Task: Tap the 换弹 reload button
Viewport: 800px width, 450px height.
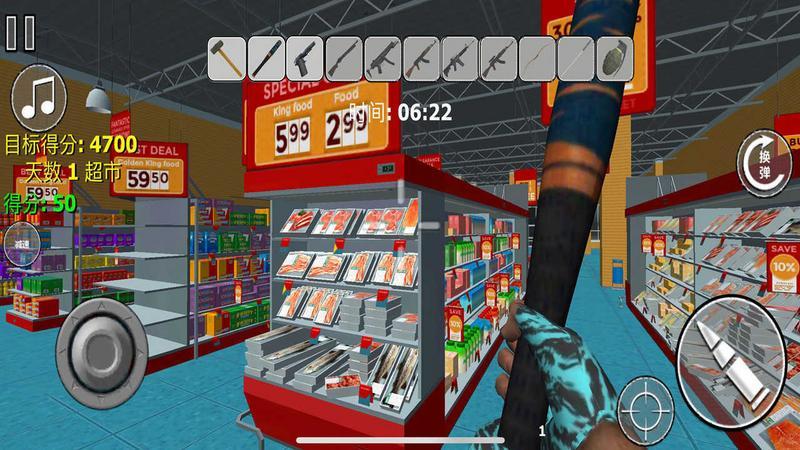Action: [763, 161]
